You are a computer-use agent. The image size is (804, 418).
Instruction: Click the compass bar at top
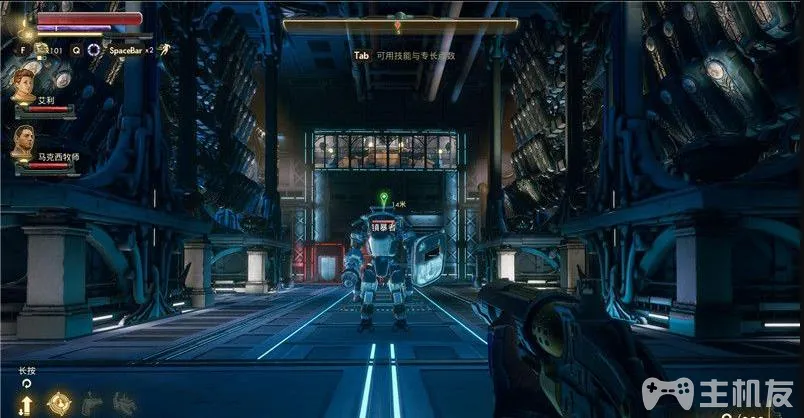tap(400, 26)
